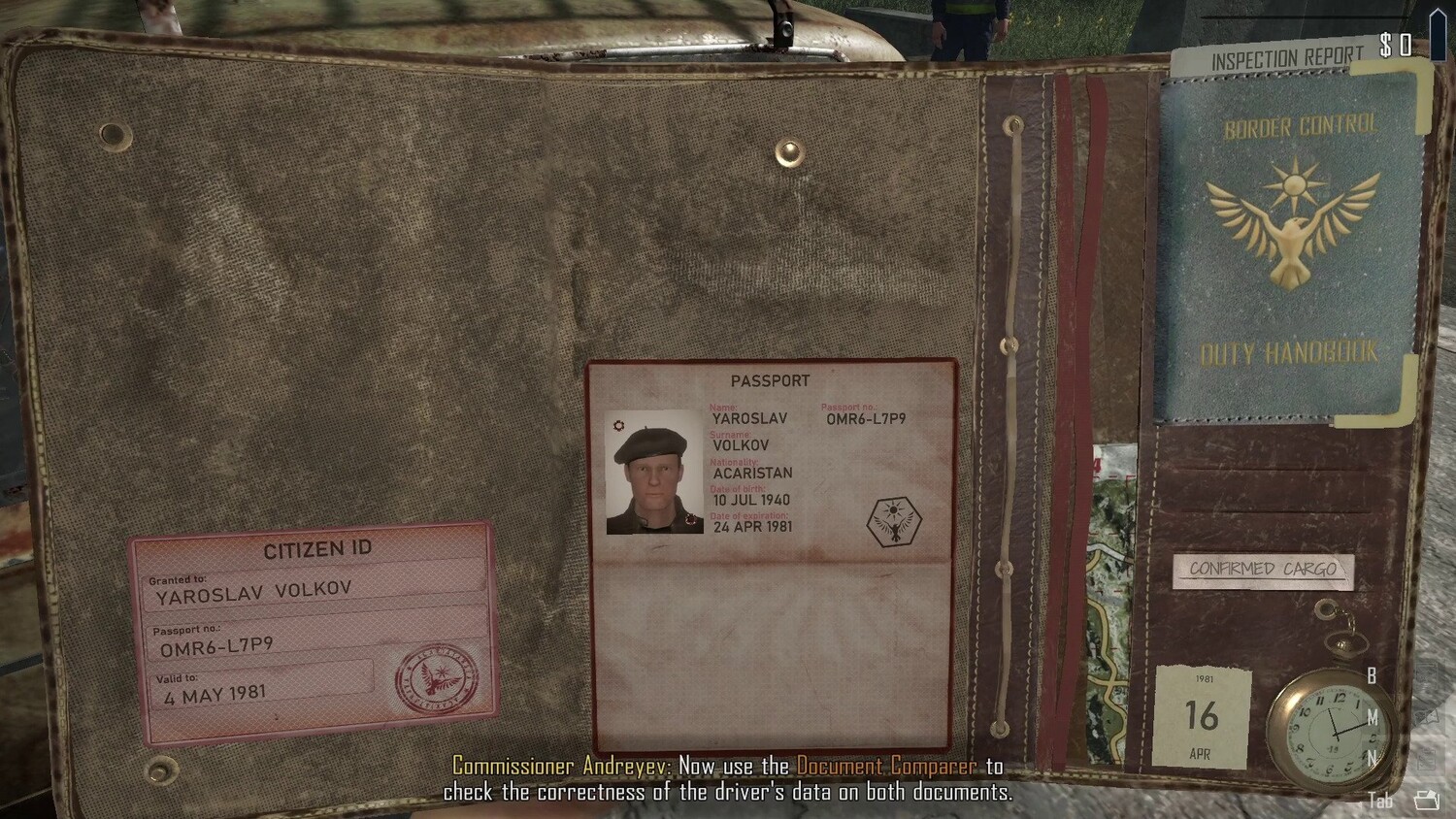Select the passport number on the passport
Screen dimensions: 1456x819
tap(866, 419)
